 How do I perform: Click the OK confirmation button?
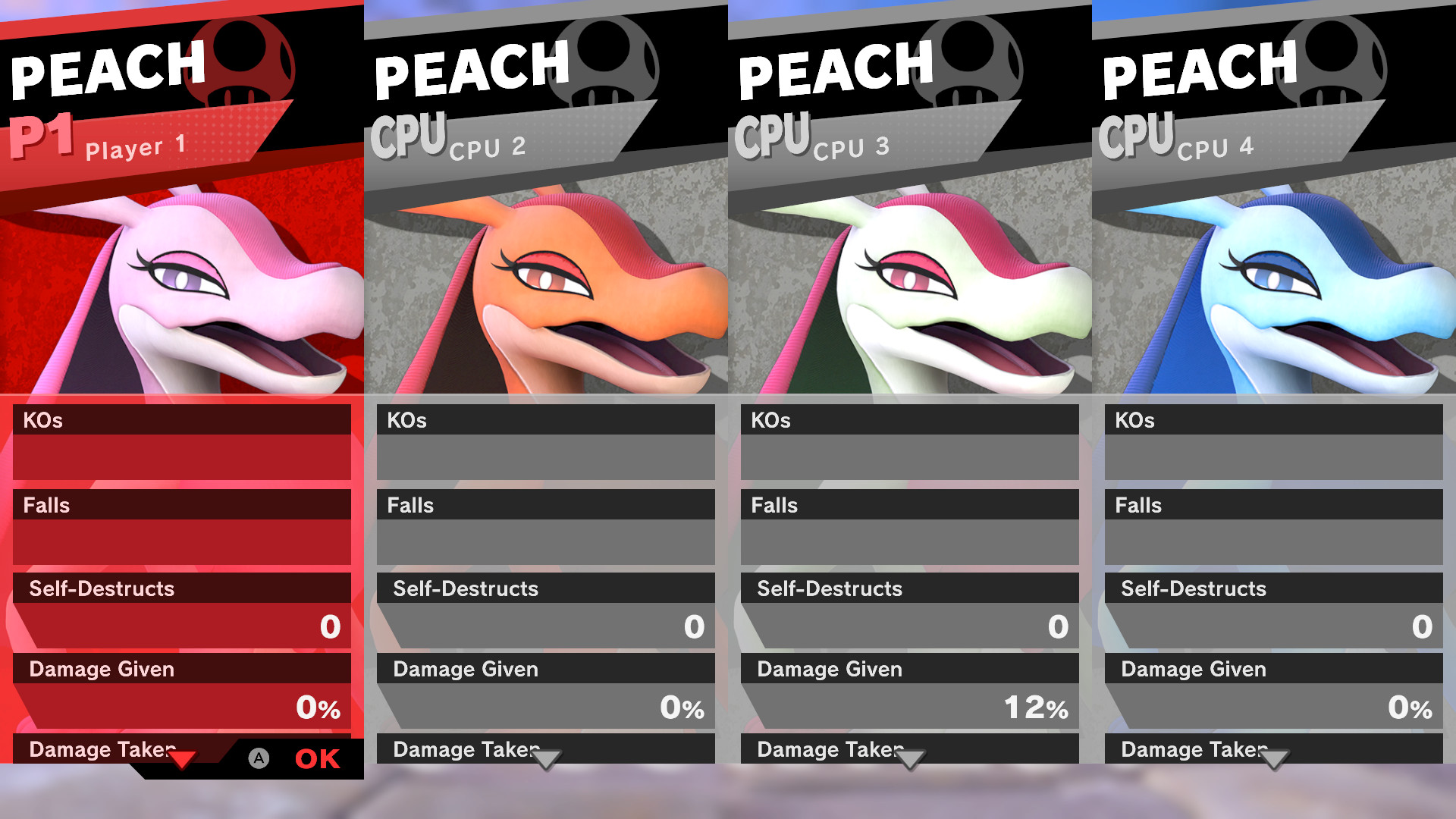tap(317, 759)
